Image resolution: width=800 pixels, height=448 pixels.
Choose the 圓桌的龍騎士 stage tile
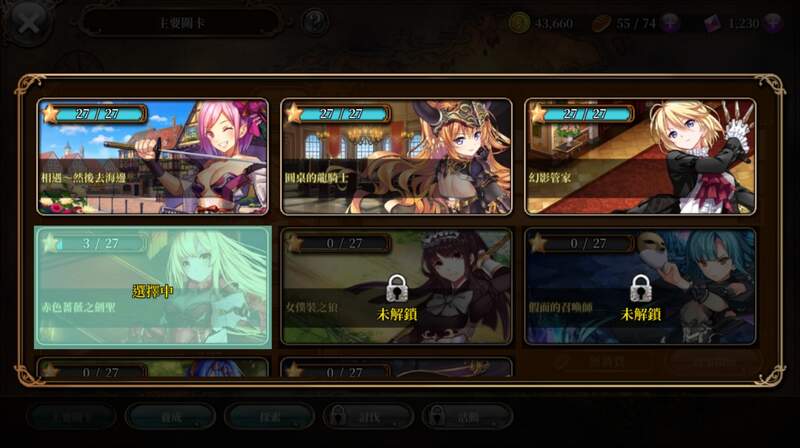396,156
